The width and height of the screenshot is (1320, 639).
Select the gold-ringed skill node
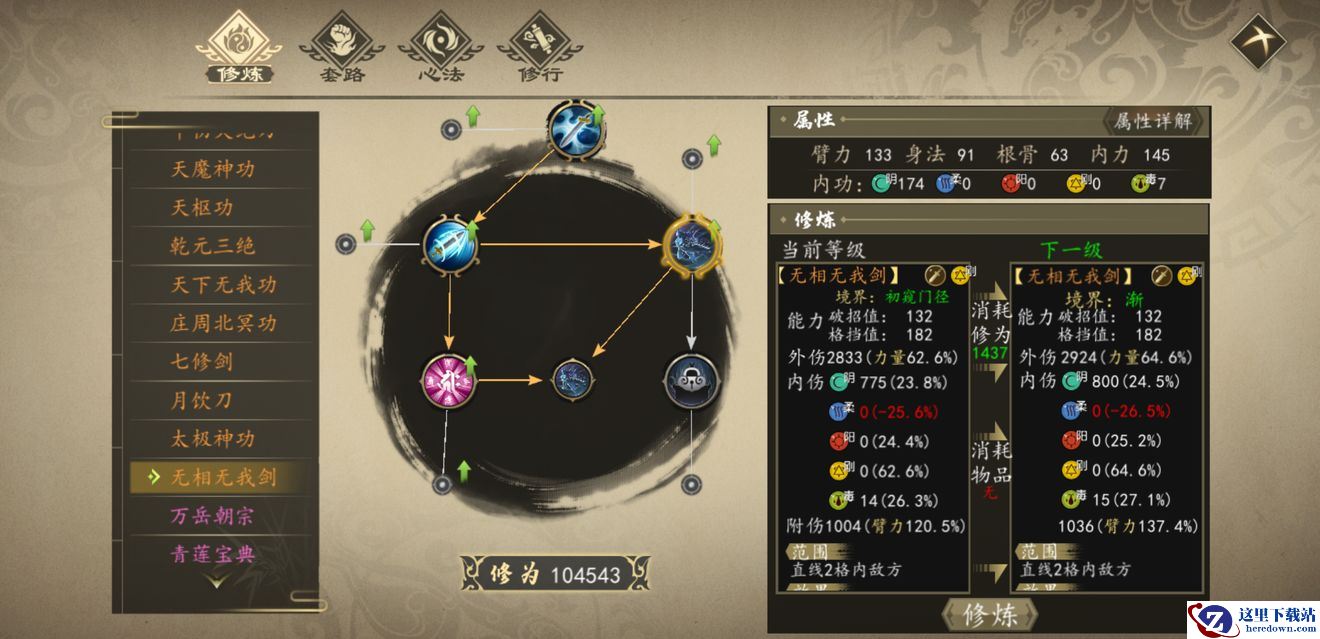(x=692, y=244)
